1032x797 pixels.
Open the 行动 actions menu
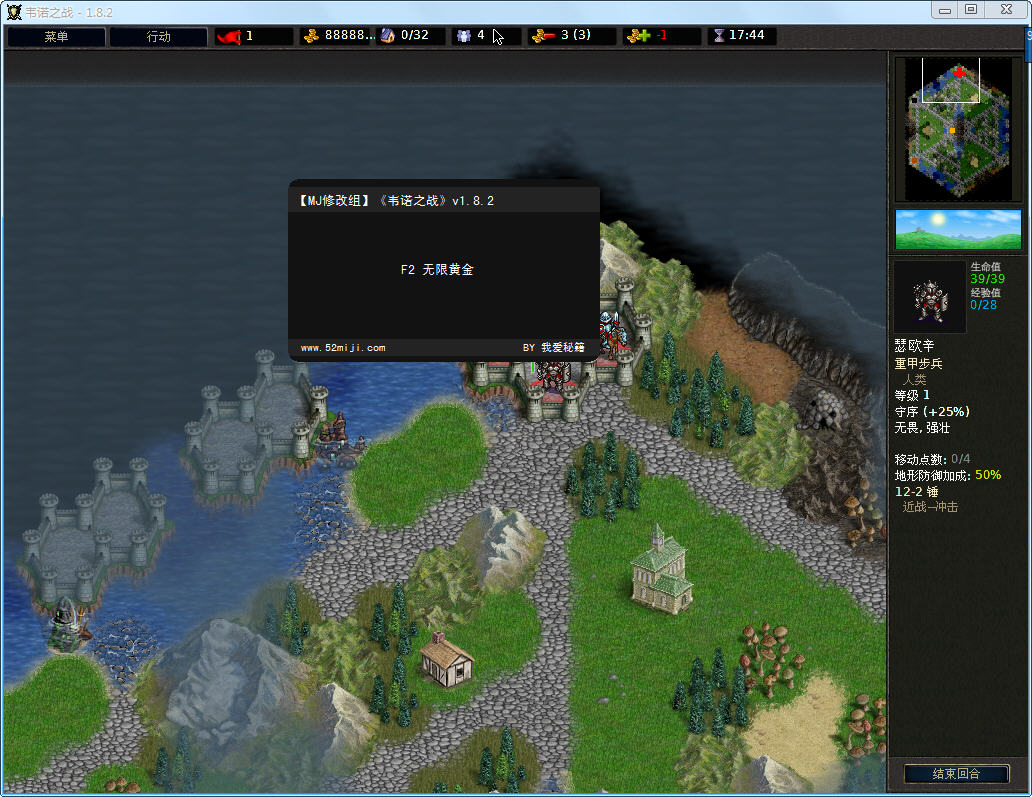point(159,37)
